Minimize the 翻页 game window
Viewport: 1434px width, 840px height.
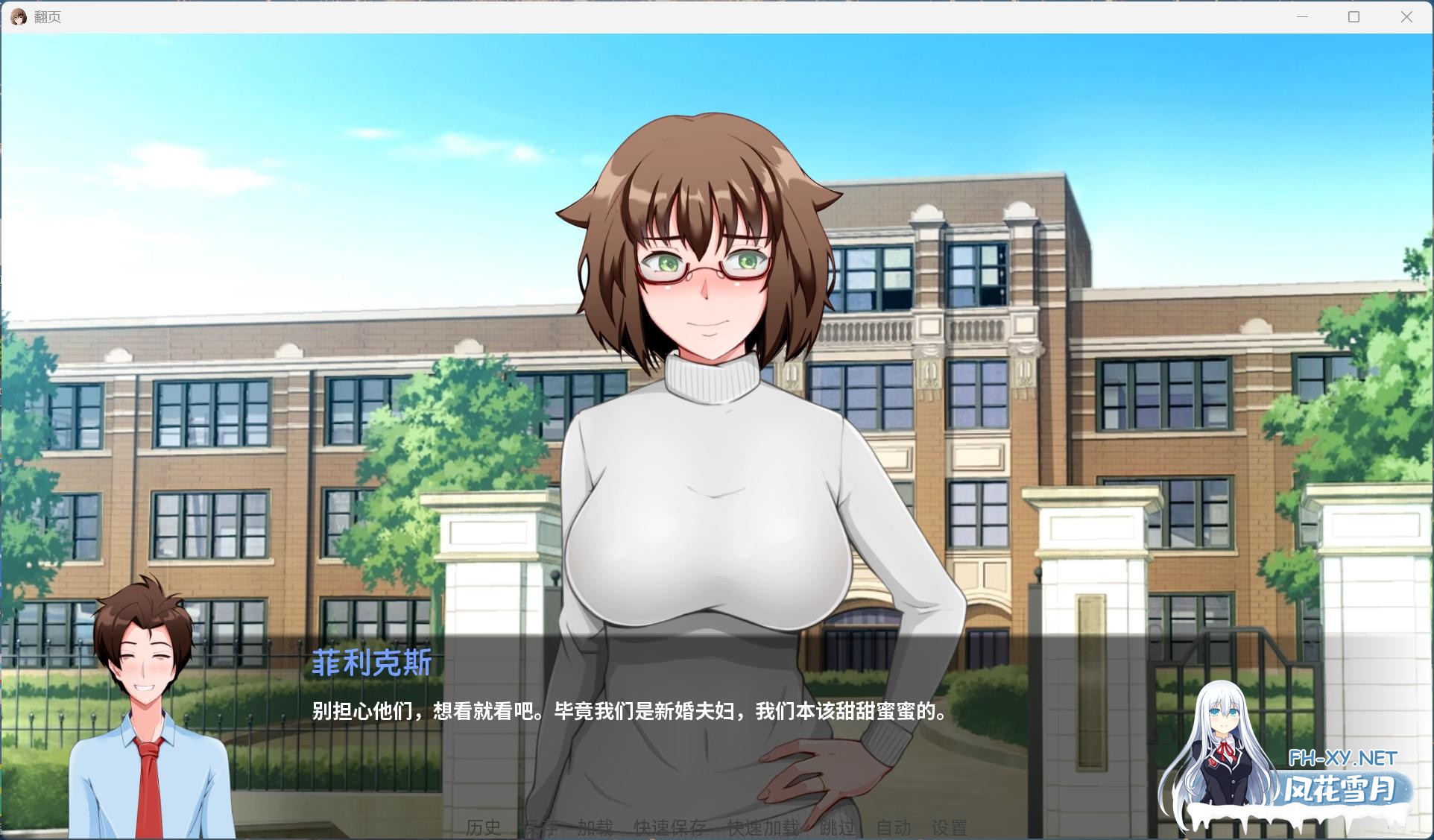point(1301,16)
